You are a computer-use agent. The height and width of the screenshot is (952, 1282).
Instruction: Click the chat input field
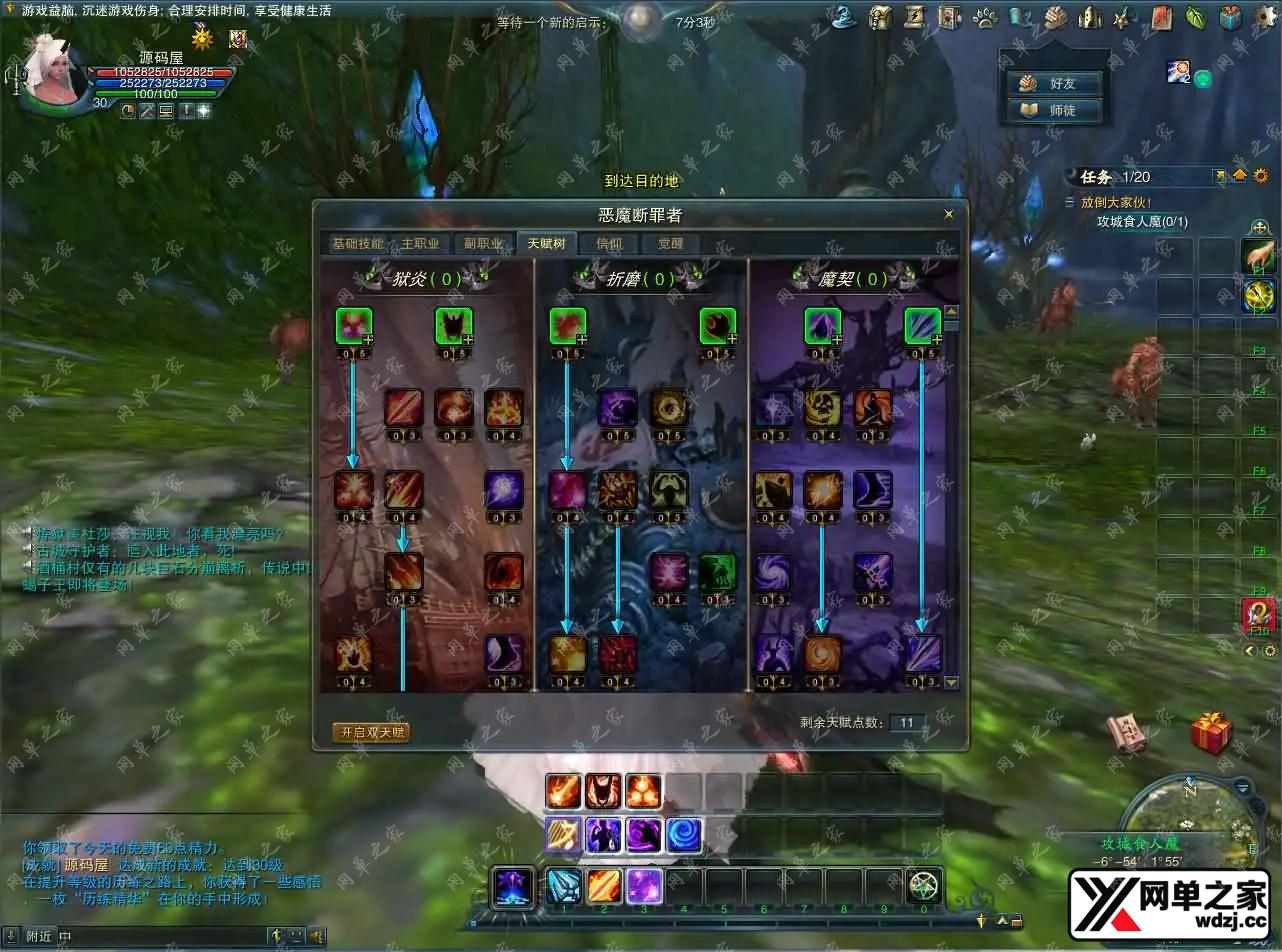pyautogui.click(x=160, y=936)
